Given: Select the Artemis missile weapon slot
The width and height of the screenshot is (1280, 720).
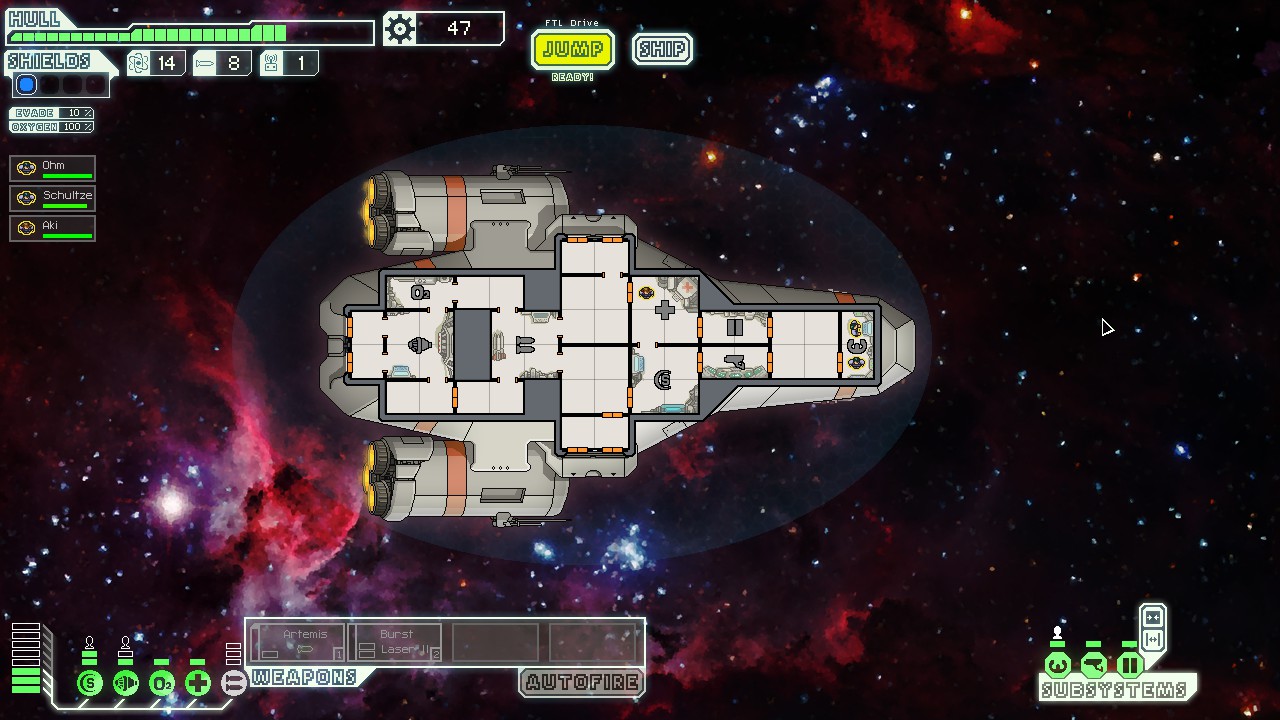Looking at the screenshot, I should (x=299, y=642).
